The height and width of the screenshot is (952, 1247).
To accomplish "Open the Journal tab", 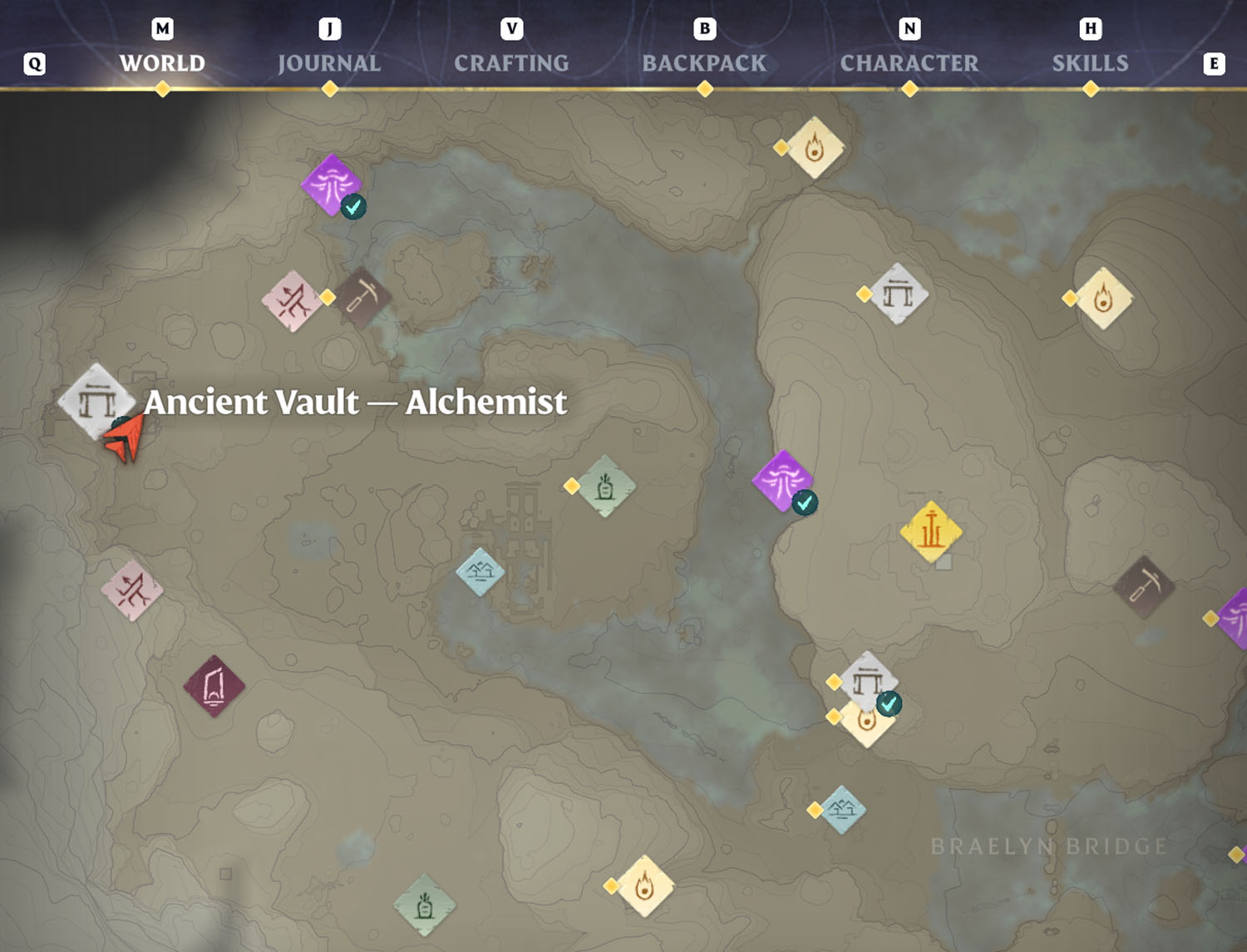I will point(329,63).
